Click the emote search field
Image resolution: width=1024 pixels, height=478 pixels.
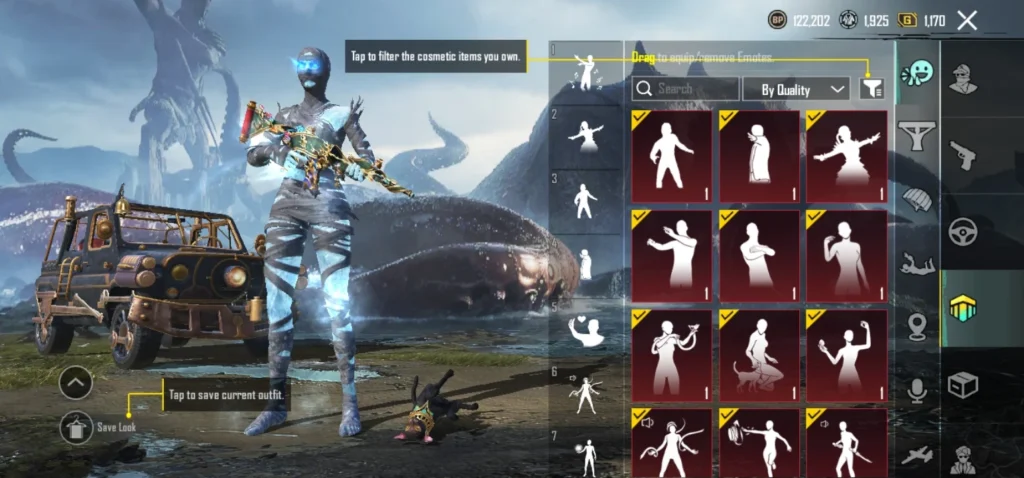click(685, 89)
